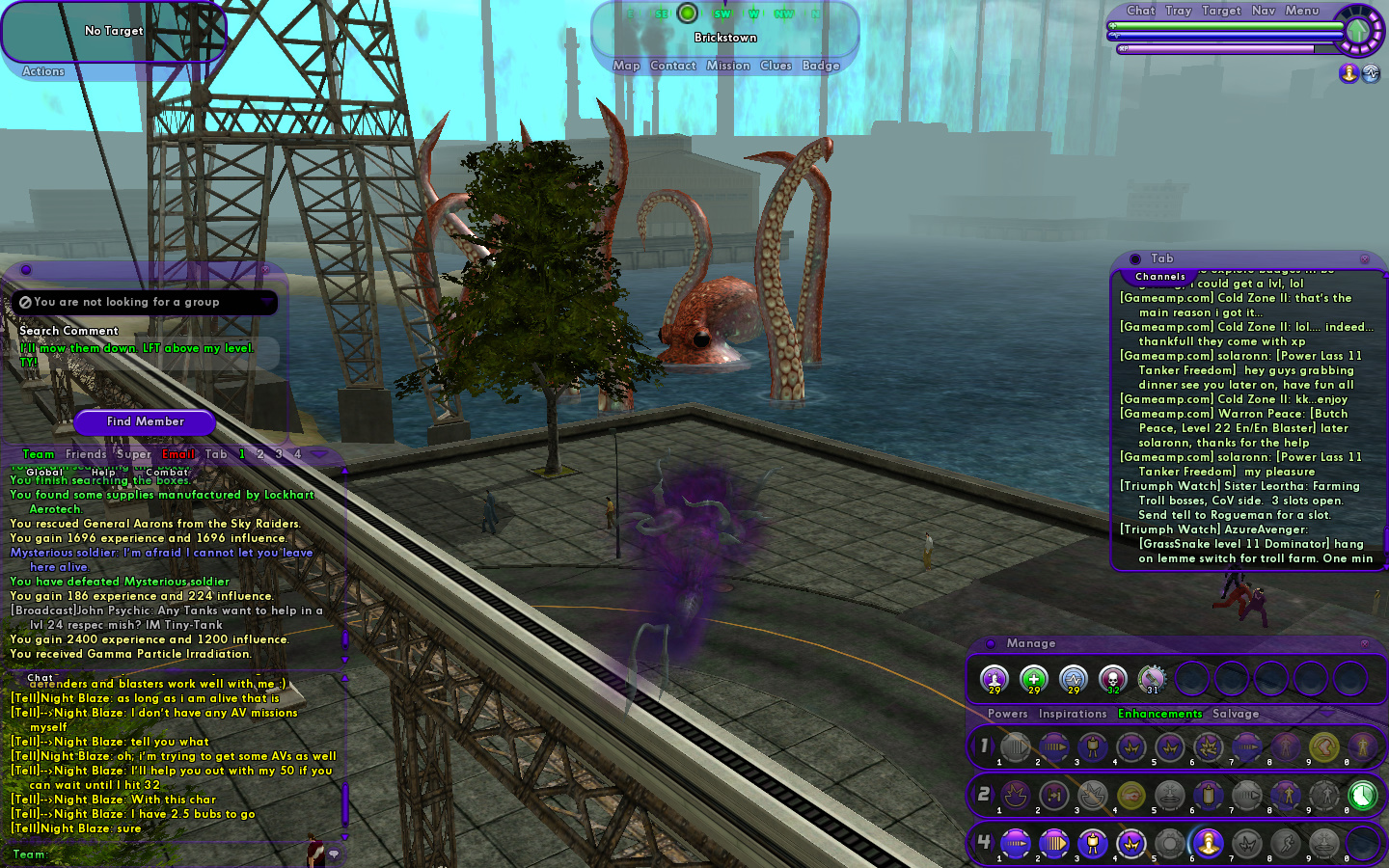1389x868 pixels.
Task: Show the Mission window
Action: click(727, 66)
